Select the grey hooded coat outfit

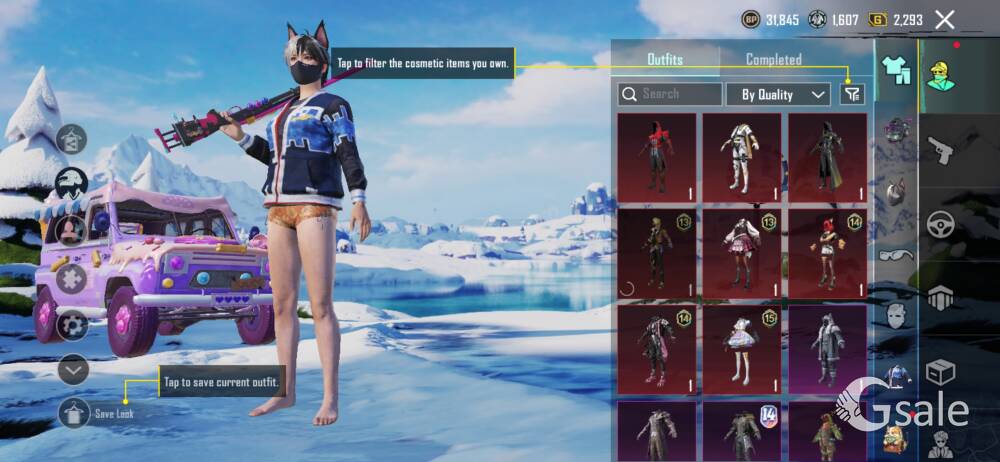[827, 349]
